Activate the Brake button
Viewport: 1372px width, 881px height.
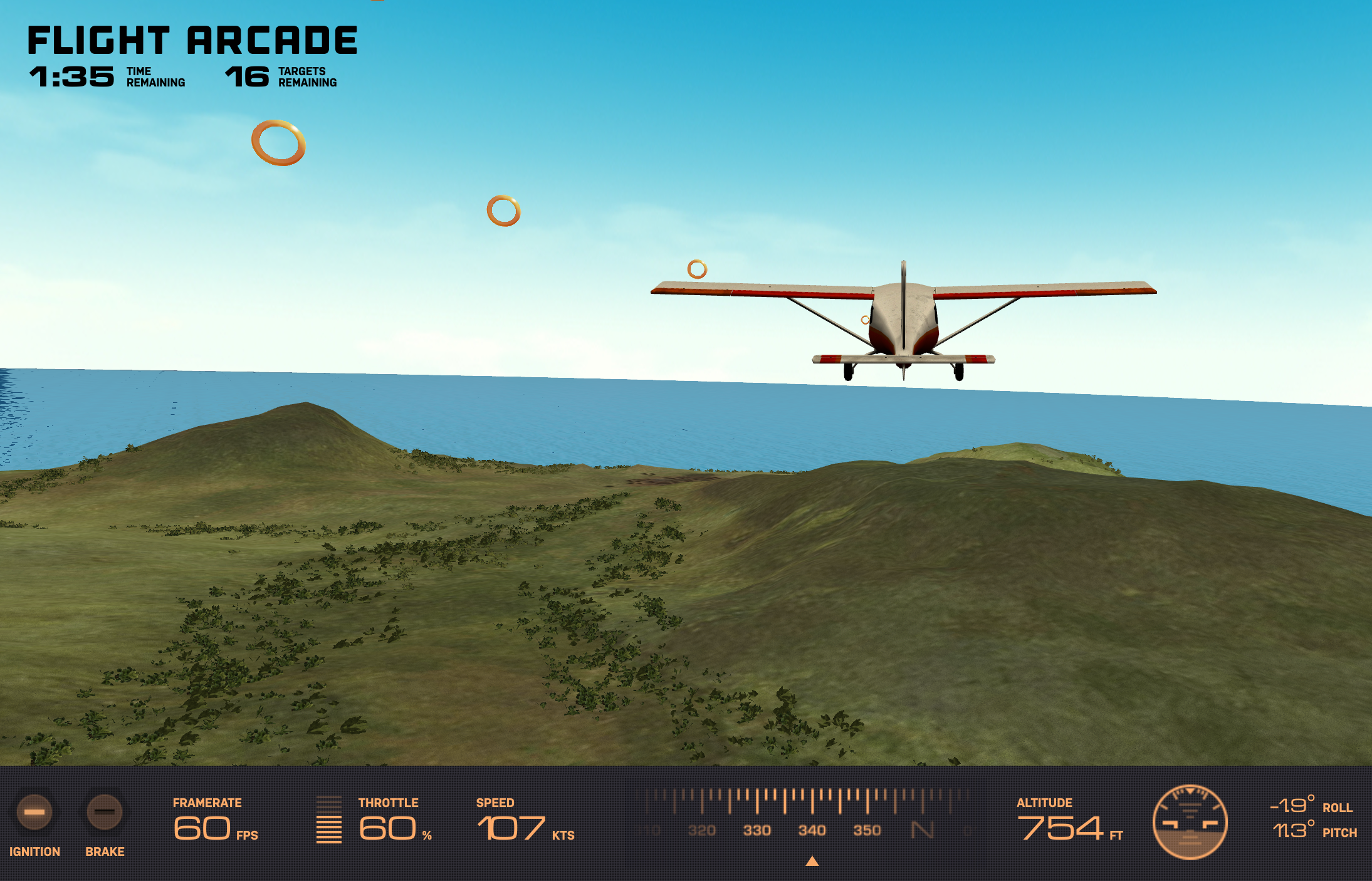coord(104,812)
